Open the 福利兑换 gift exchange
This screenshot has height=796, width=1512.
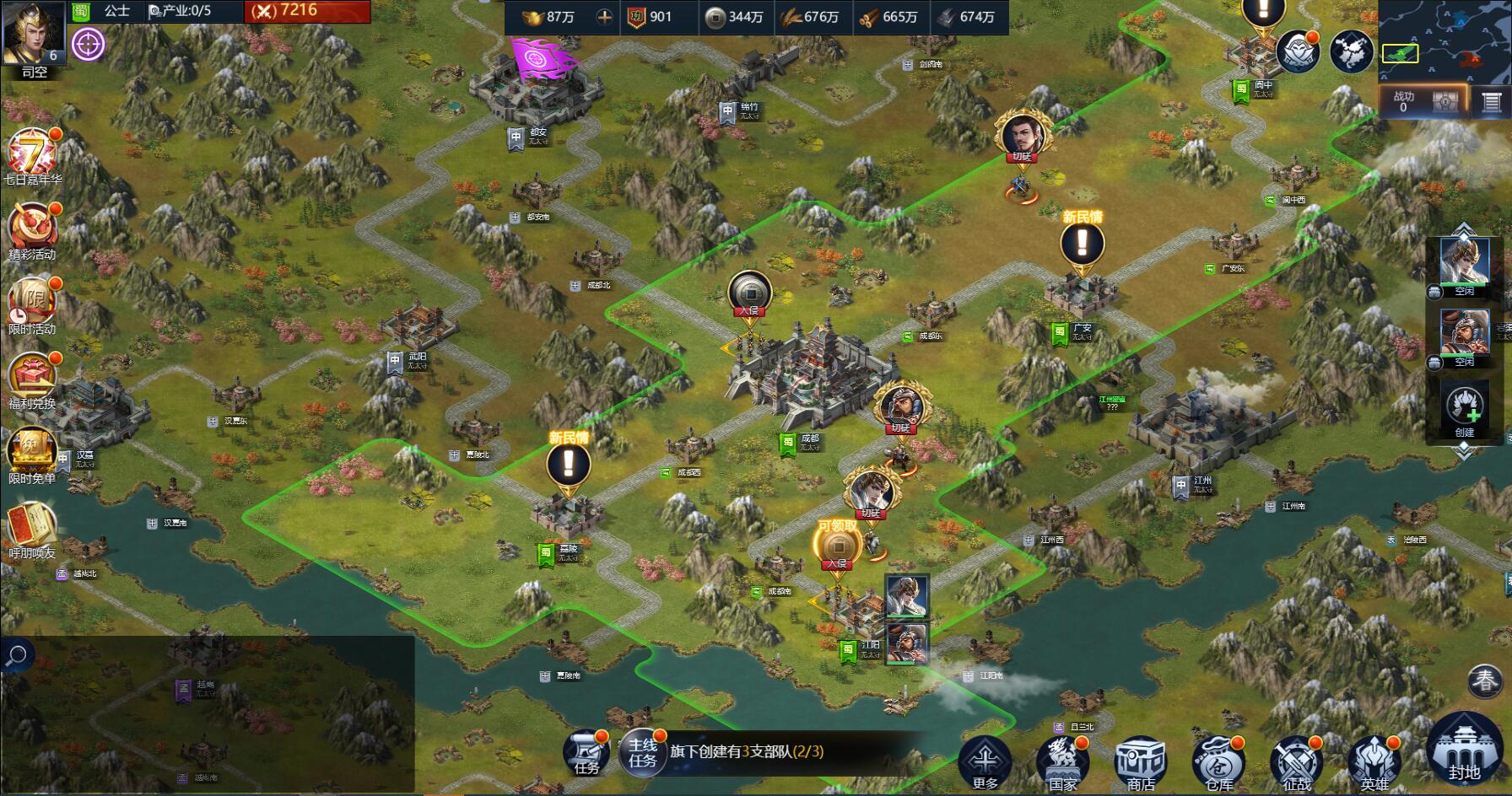pyautogui.click(x=31, y=379)
